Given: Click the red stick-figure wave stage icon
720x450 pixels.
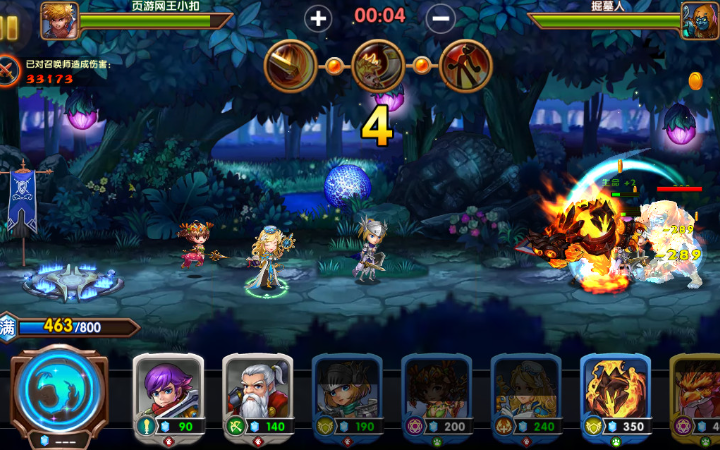Looking at the screenshot, I should coord(466,66).
